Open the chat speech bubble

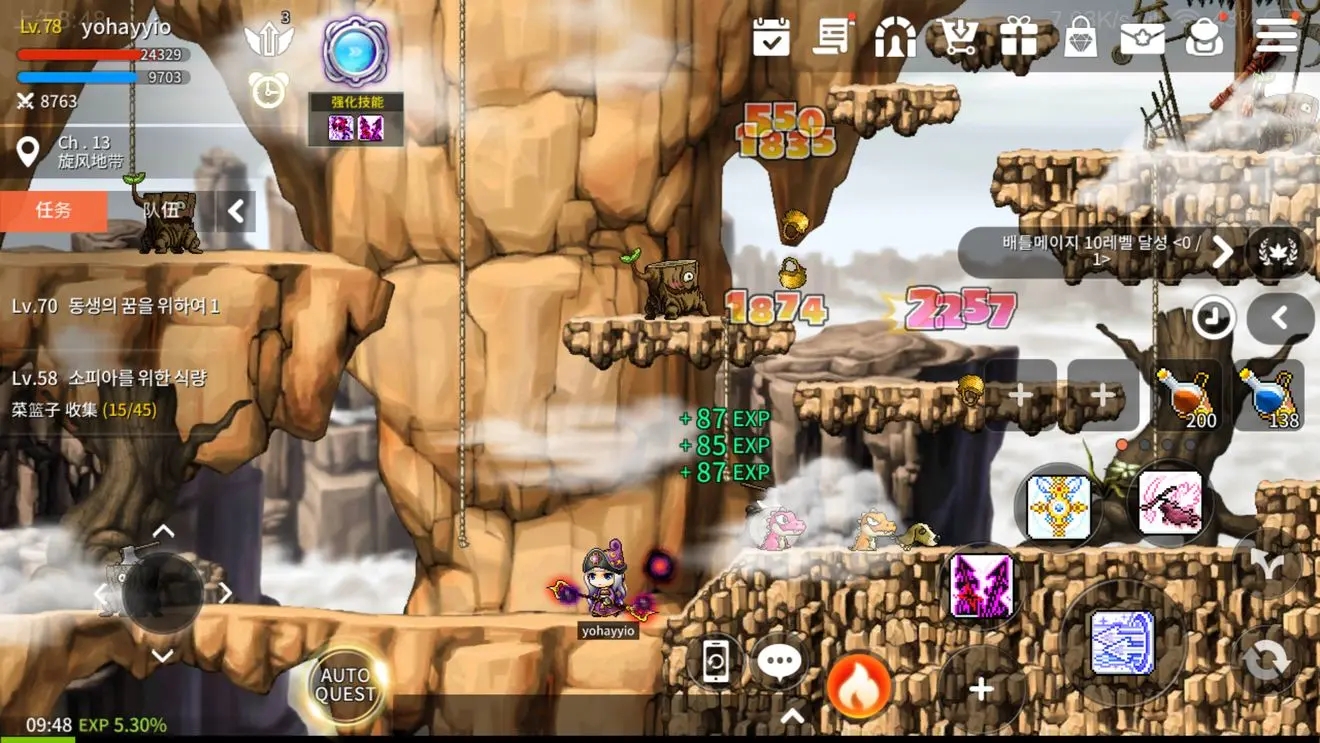click(x=779, y=661)
